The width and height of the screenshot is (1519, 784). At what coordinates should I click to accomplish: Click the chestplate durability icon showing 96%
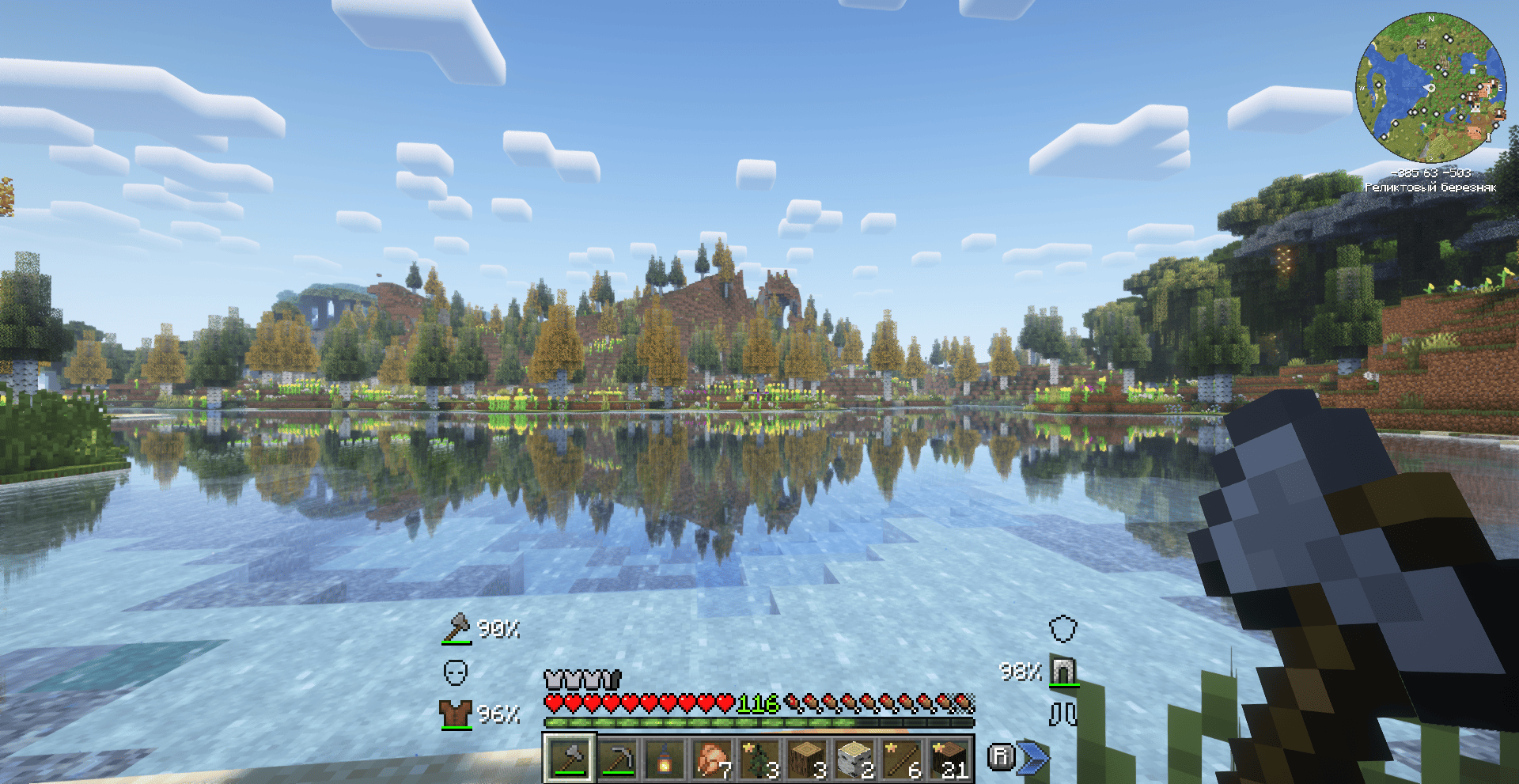[x=455, y=713]
